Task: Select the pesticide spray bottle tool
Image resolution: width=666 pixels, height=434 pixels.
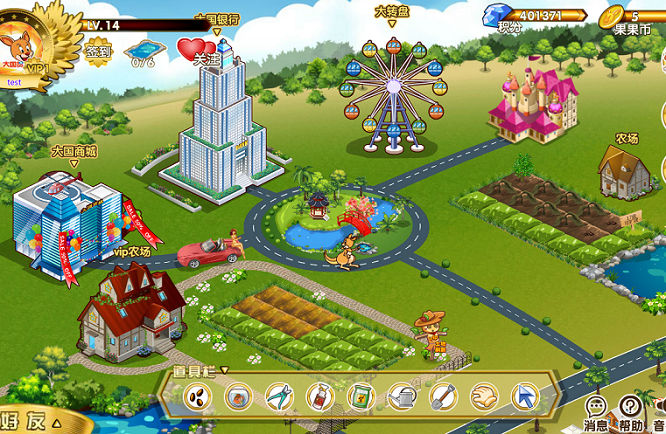Action: tap(319, 398)
